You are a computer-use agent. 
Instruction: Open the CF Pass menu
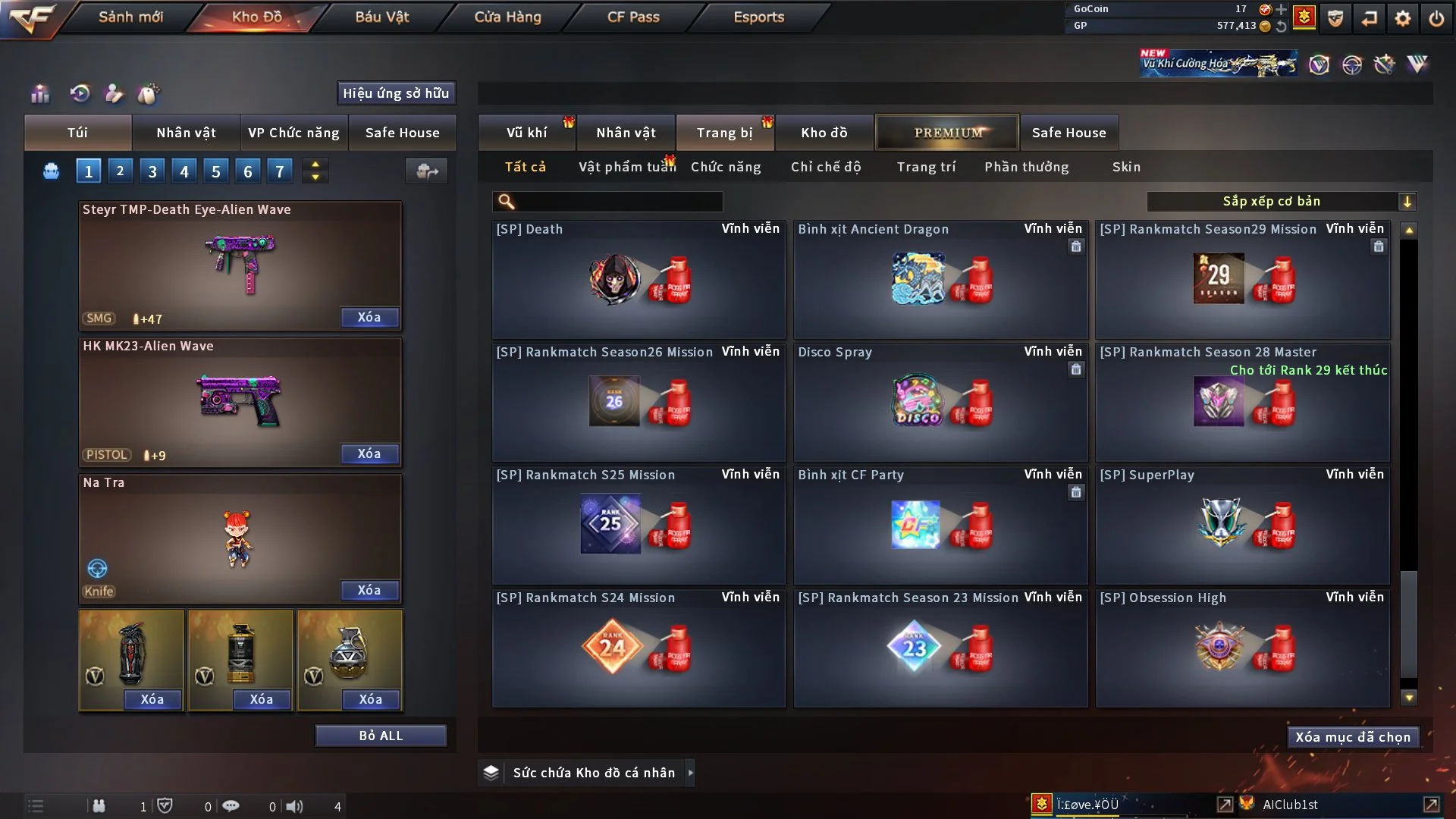point(633,17)
